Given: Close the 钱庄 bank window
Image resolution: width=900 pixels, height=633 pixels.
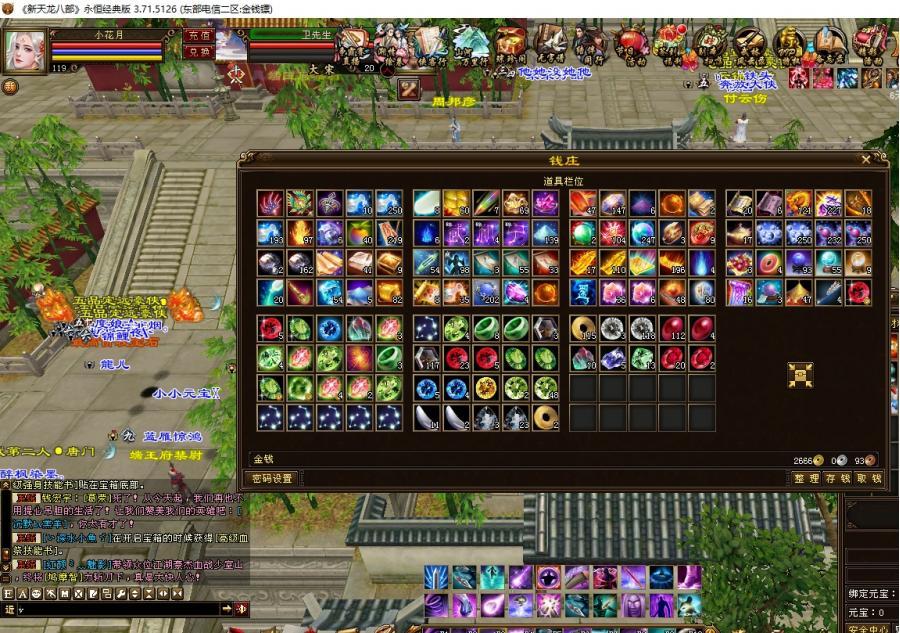Looking at the screenshot, I should pyautogui.click(x=866, y=159).
